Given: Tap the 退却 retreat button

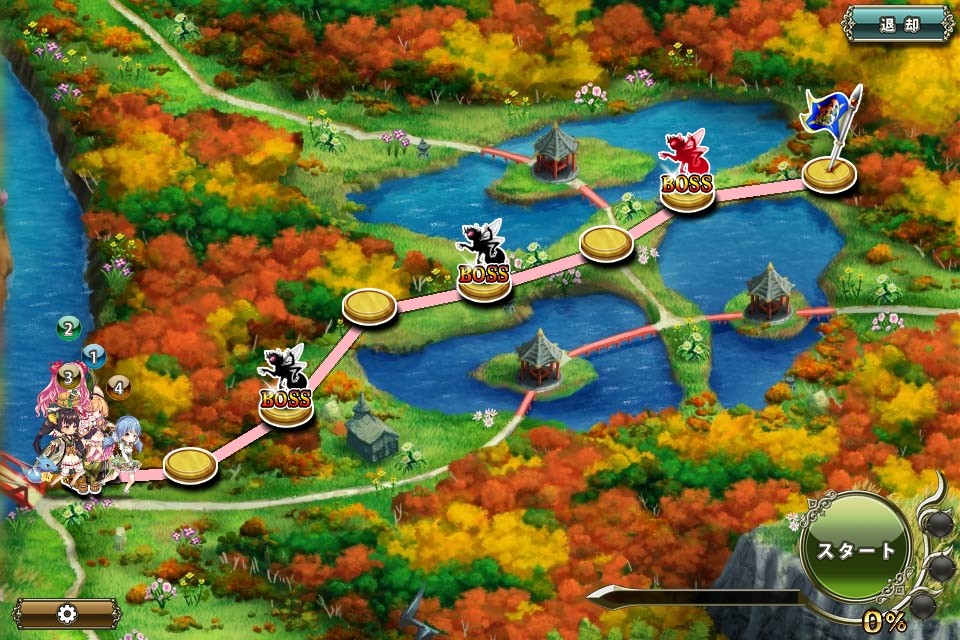Looking at the screenshot, I should (x=898, y=24).
